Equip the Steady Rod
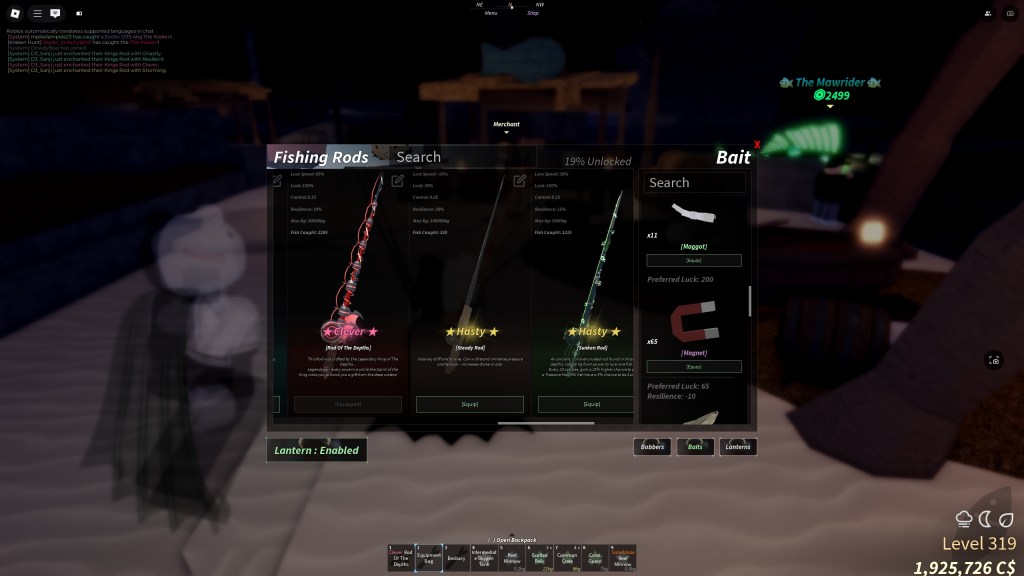1024x576 pixels. click(x=469, y=404)
